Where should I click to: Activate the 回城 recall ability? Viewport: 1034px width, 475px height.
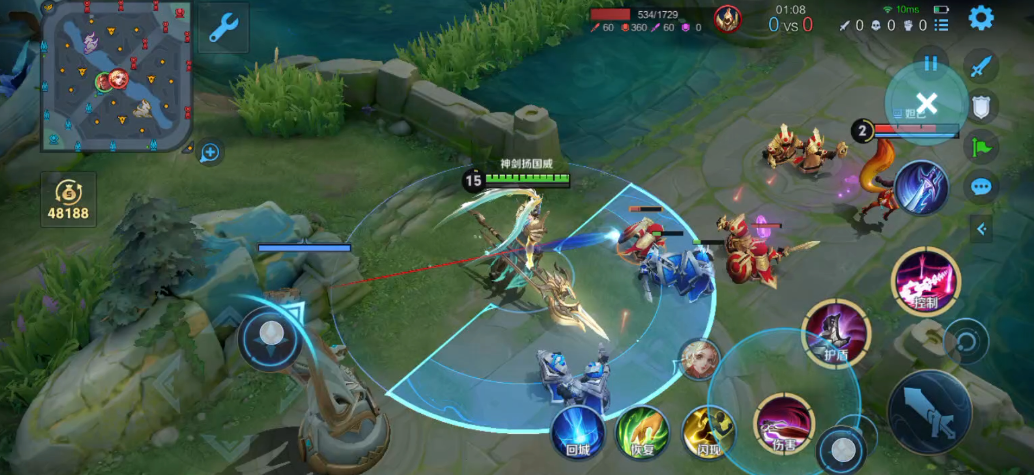(x=578, y=431)
